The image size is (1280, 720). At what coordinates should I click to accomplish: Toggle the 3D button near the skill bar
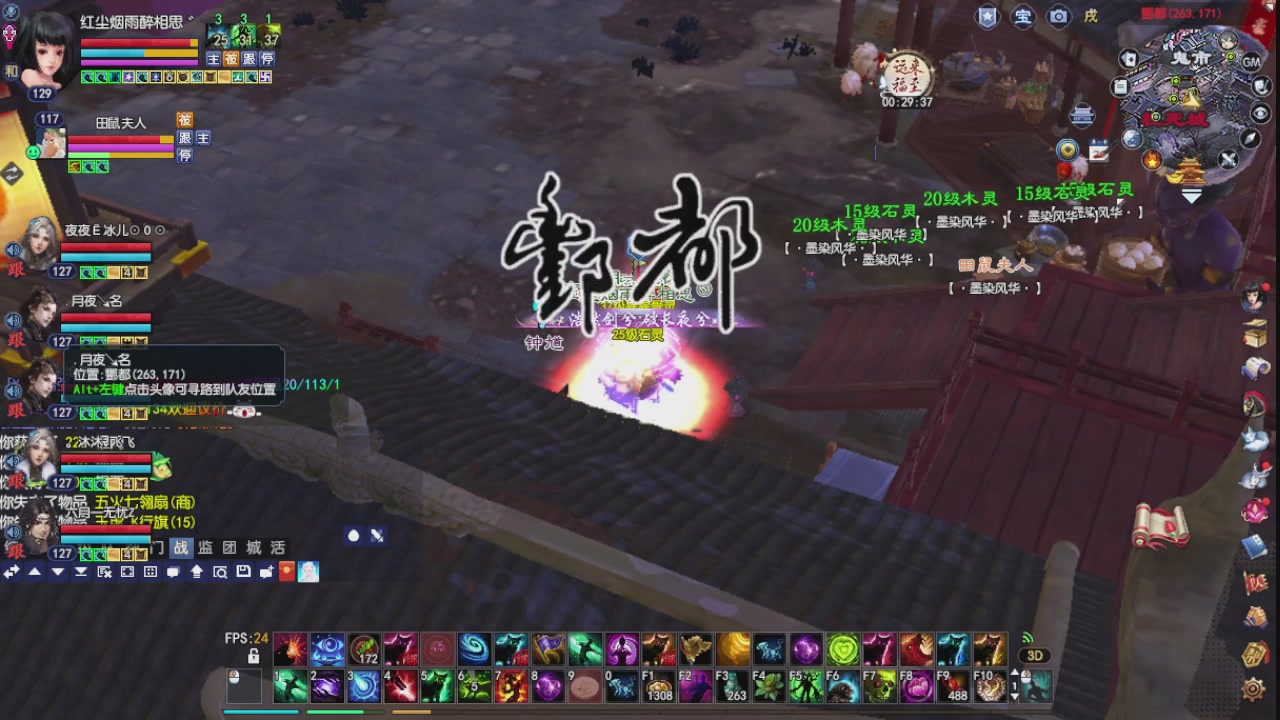click(1037, 653)
